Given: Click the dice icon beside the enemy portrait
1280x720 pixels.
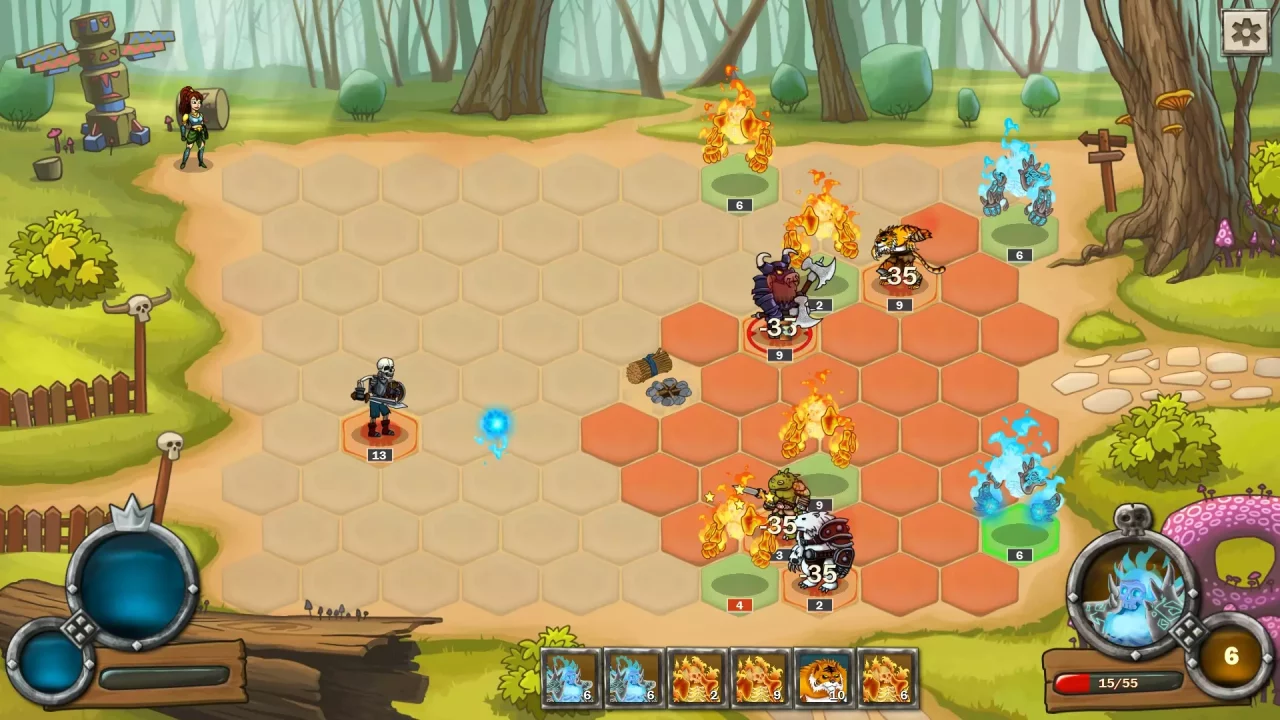Looking at the screenshot, I should [1190, 634].
